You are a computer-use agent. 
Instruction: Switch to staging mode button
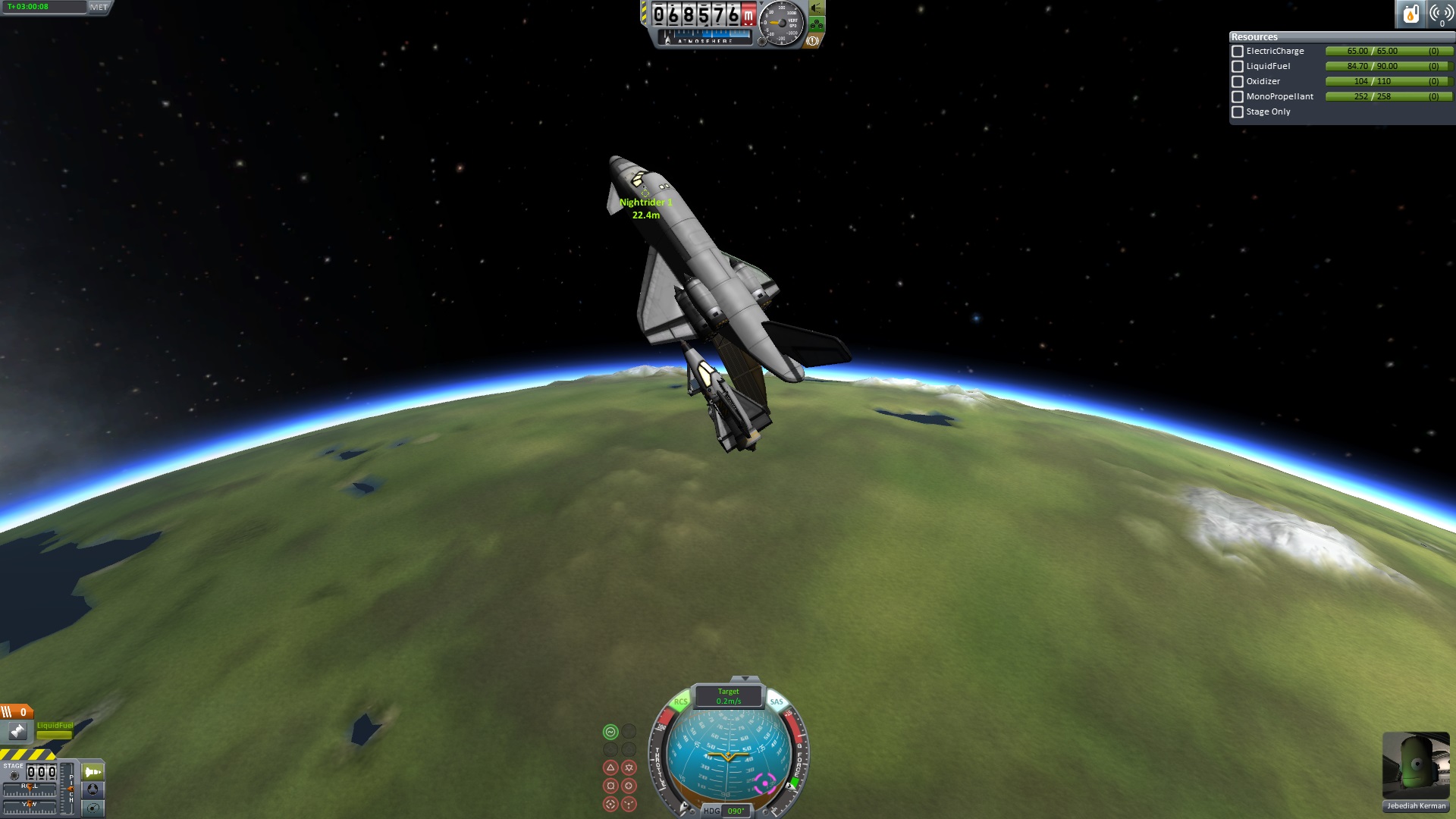point(93,772)
